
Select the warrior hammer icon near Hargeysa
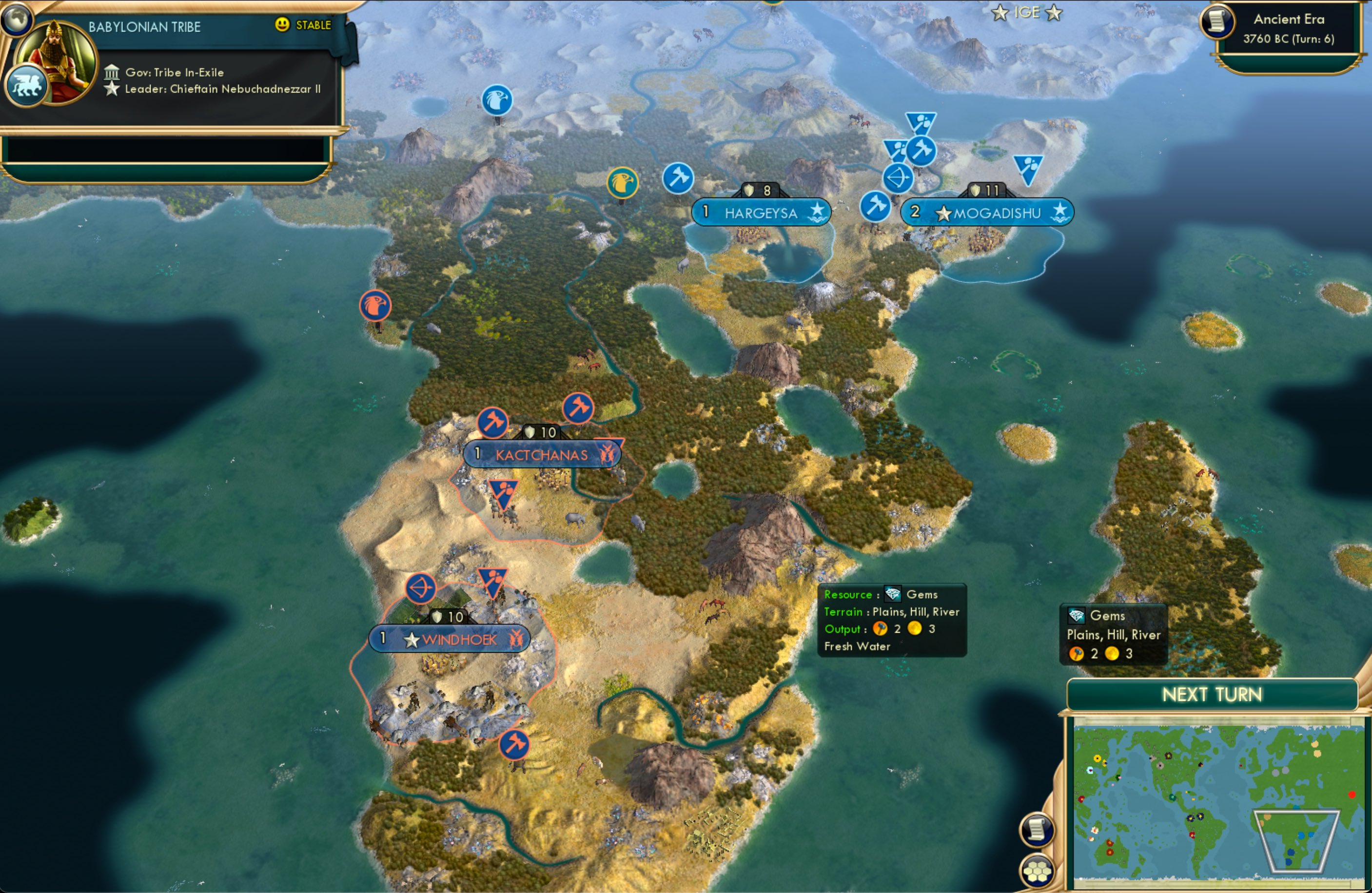point(679,179)
